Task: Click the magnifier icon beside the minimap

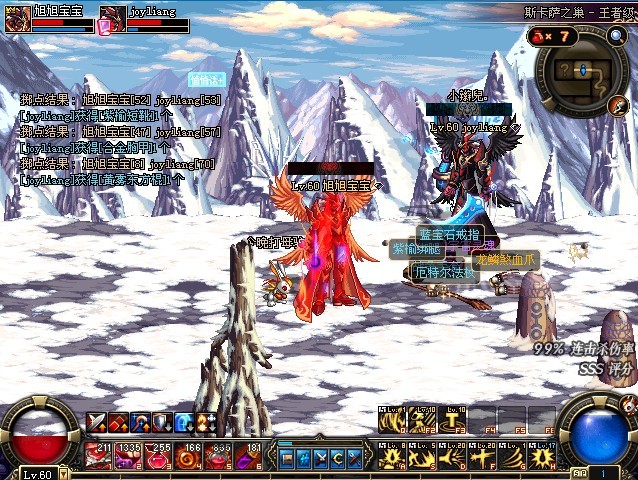Action: [616, 36]
